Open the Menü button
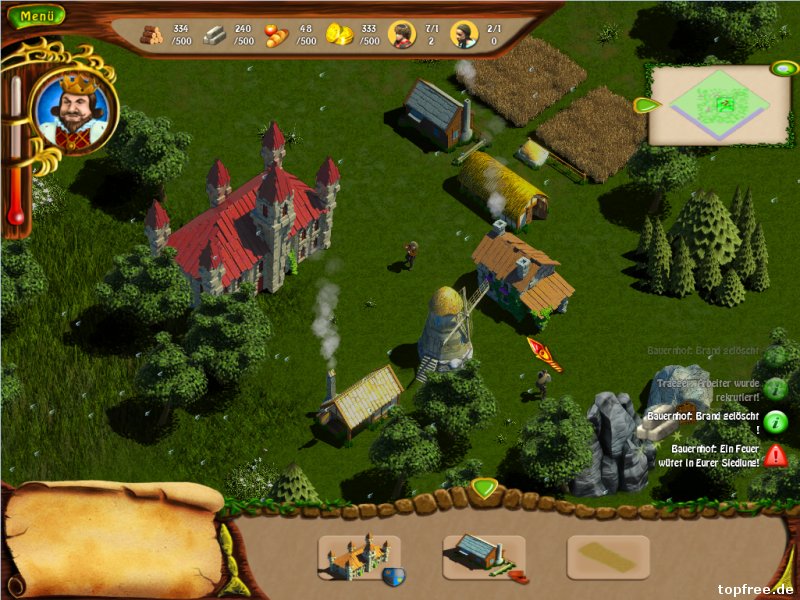Image resolution: width=800 pixels, height=600 pixels. click(36, 16)
